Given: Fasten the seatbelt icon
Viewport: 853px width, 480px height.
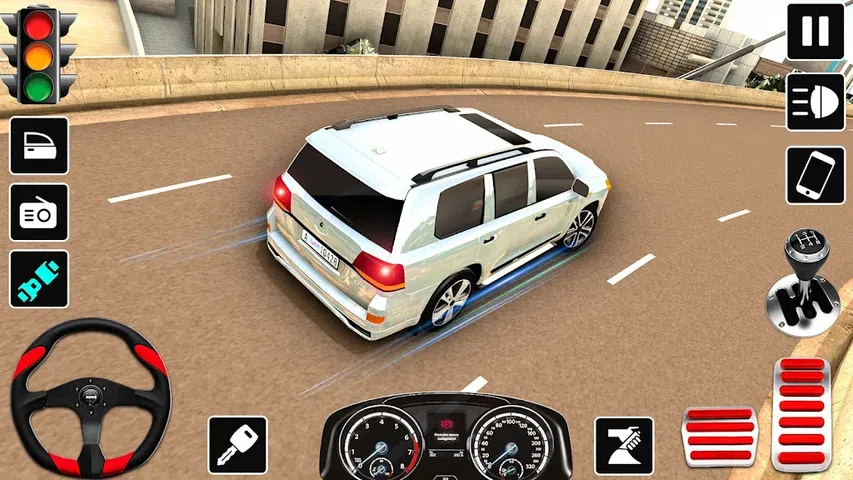Looking at the screenshot, I should (39, 278).
